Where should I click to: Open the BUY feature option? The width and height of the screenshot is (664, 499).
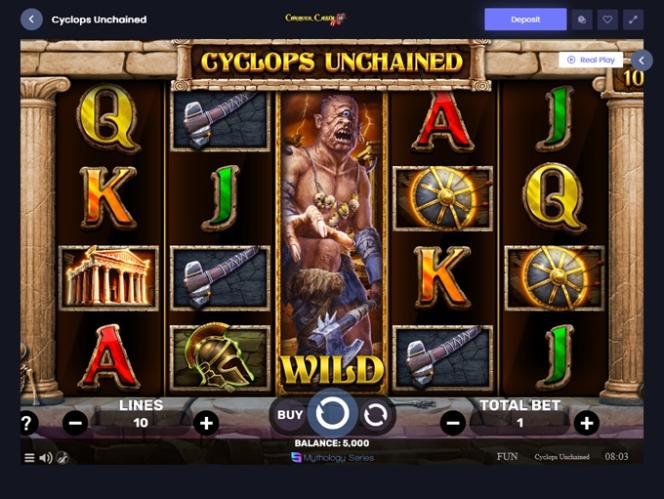point(290,414)
